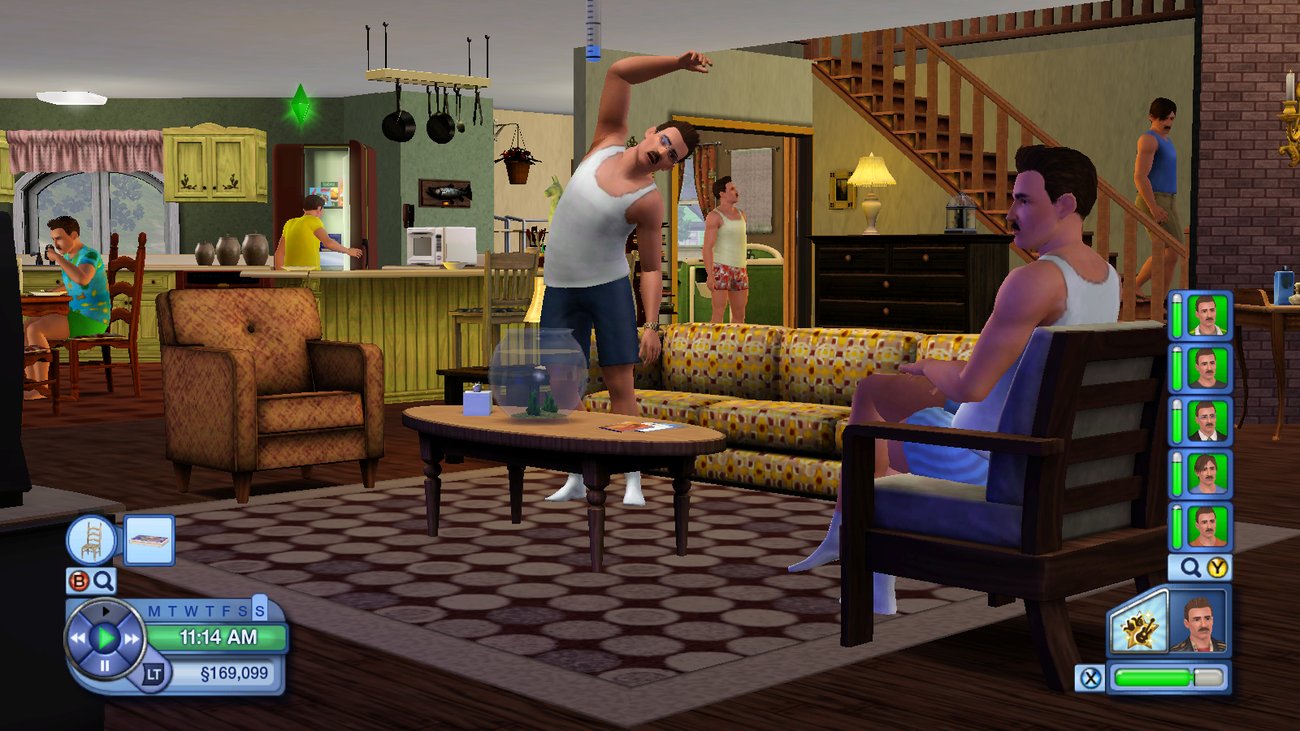Pause the game simulation
This screenshot has width=1300, height=731.
point(104,666)
